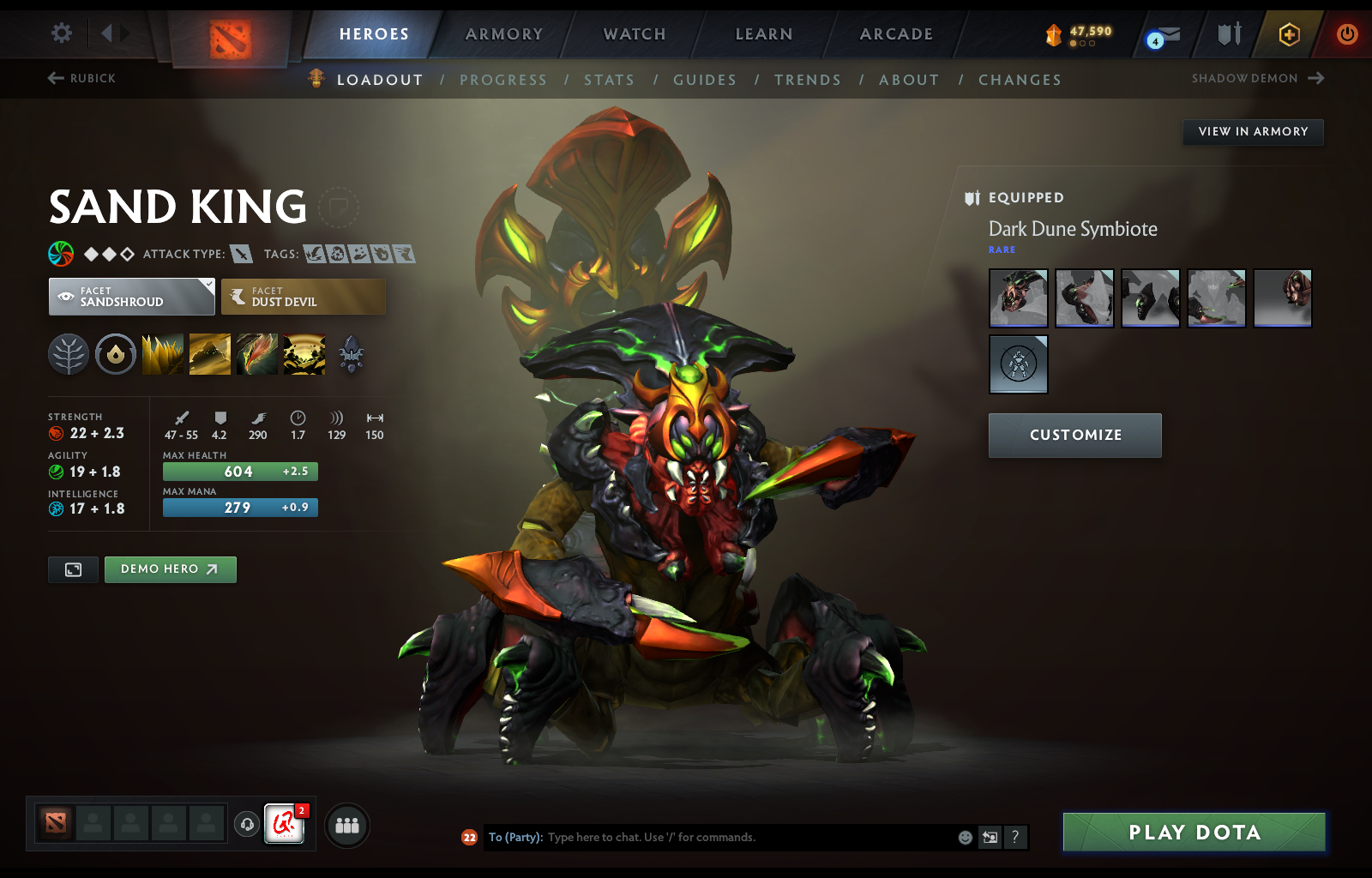Select the Dust Devil facet
Screen dimensions: 1372x878
(304, 296)
